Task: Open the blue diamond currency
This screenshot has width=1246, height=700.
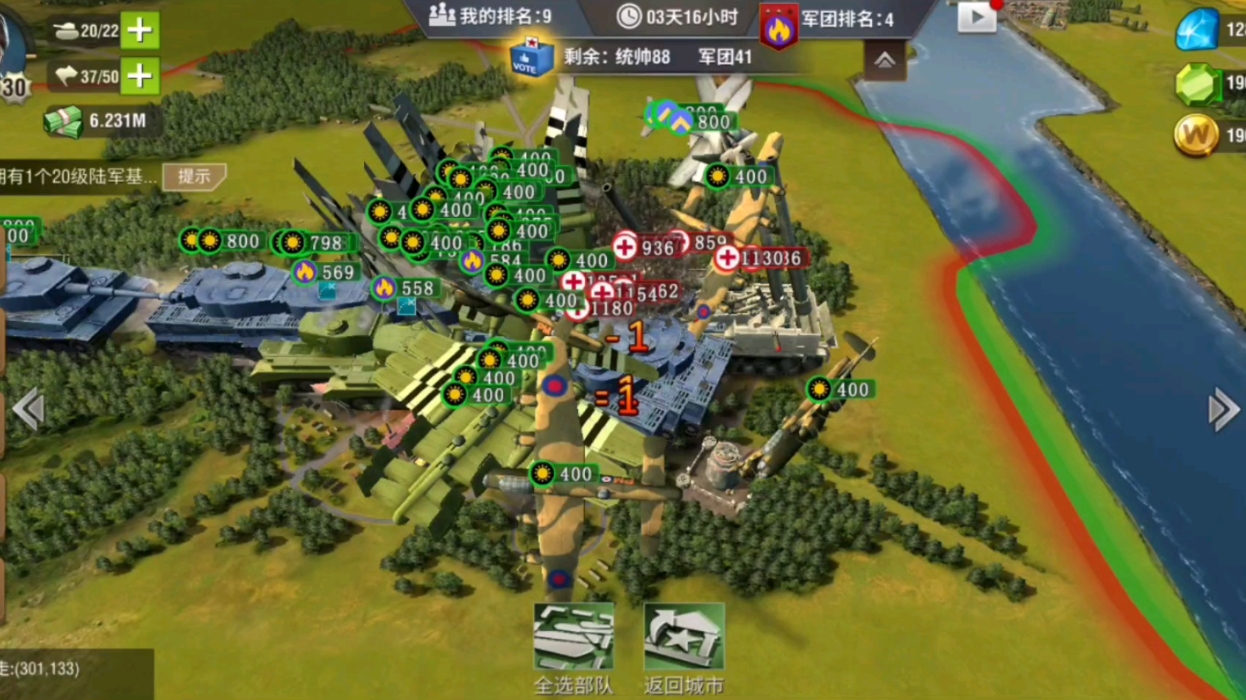Action: 1196,30
